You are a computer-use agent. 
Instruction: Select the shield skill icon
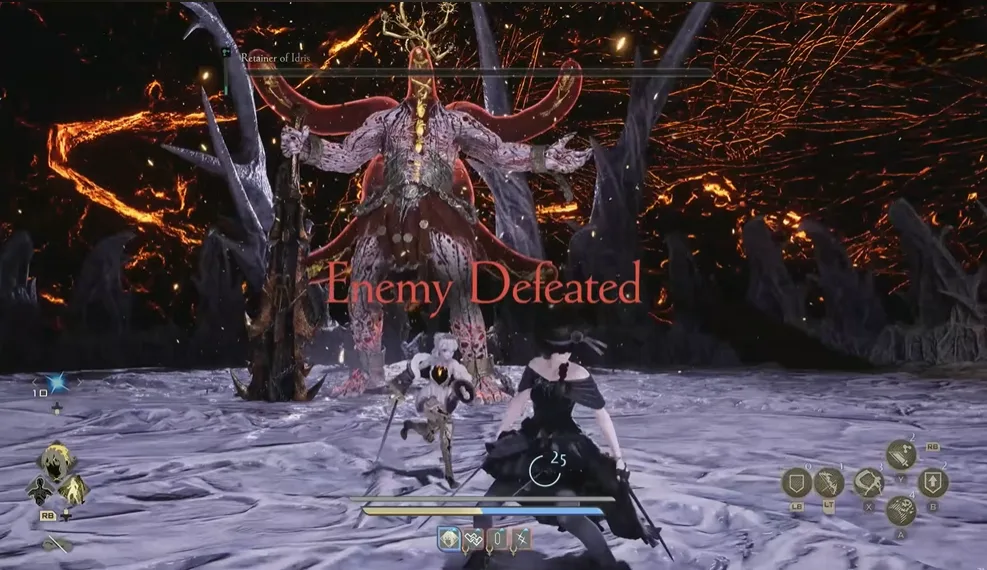(x=798, y=485)
